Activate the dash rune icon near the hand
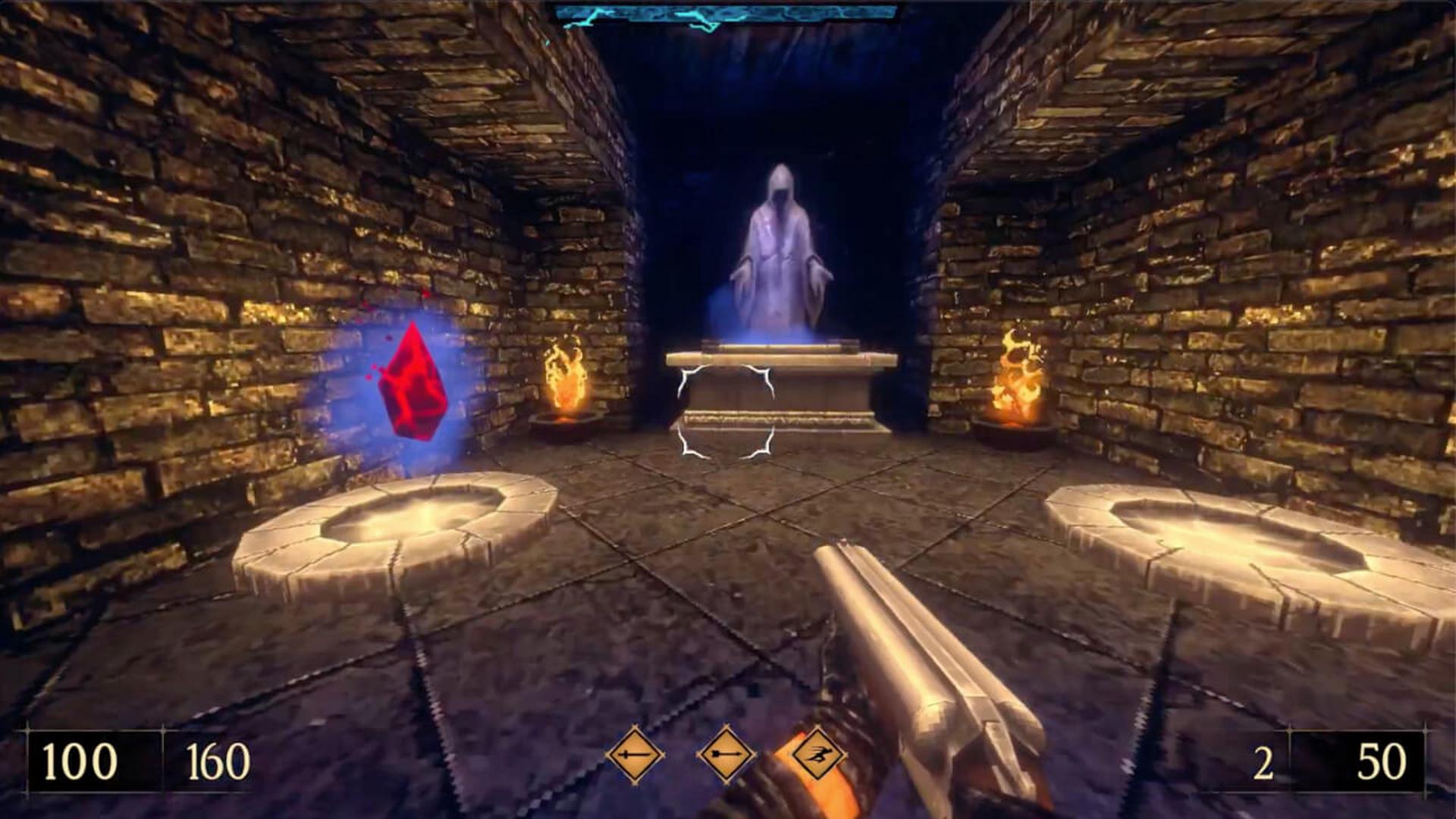 click(817, 755)
